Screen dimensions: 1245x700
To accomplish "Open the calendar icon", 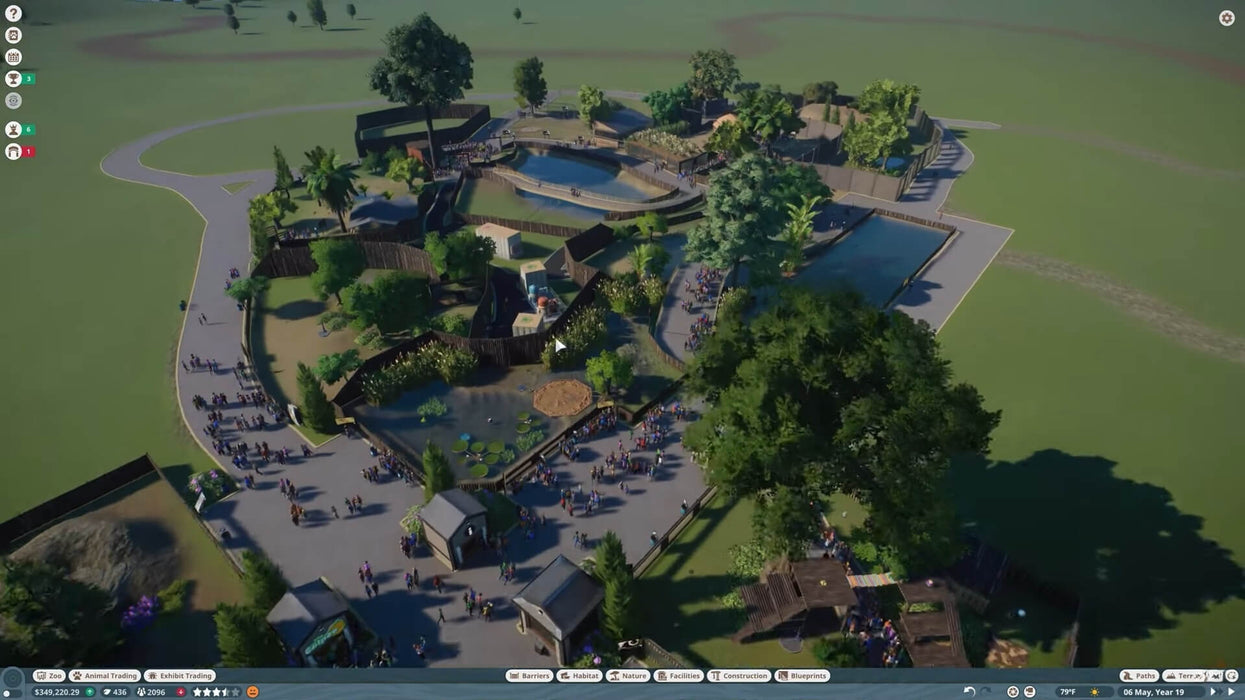I will coord(13,57).
